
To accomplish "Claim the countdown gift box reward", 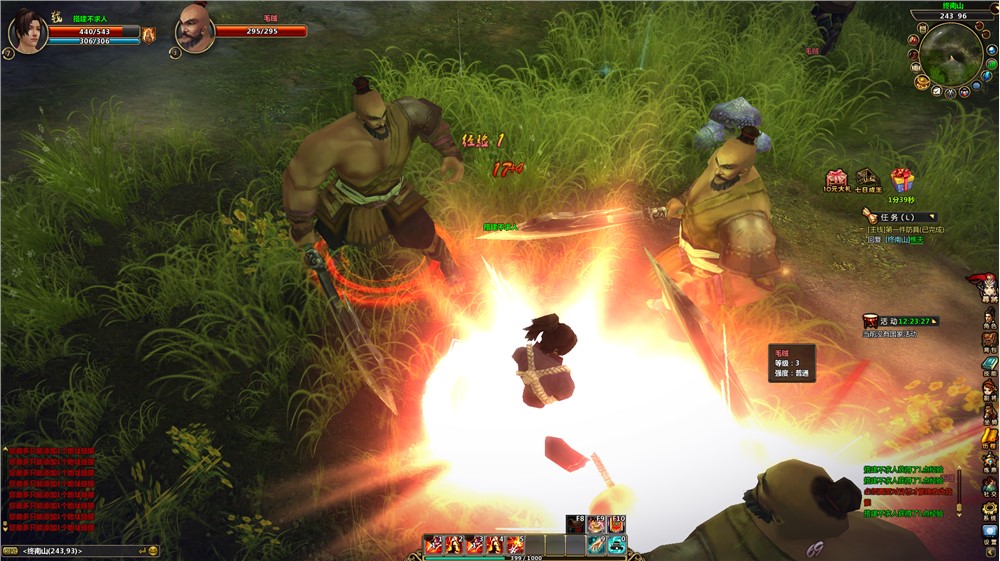I will pos(902,181).
